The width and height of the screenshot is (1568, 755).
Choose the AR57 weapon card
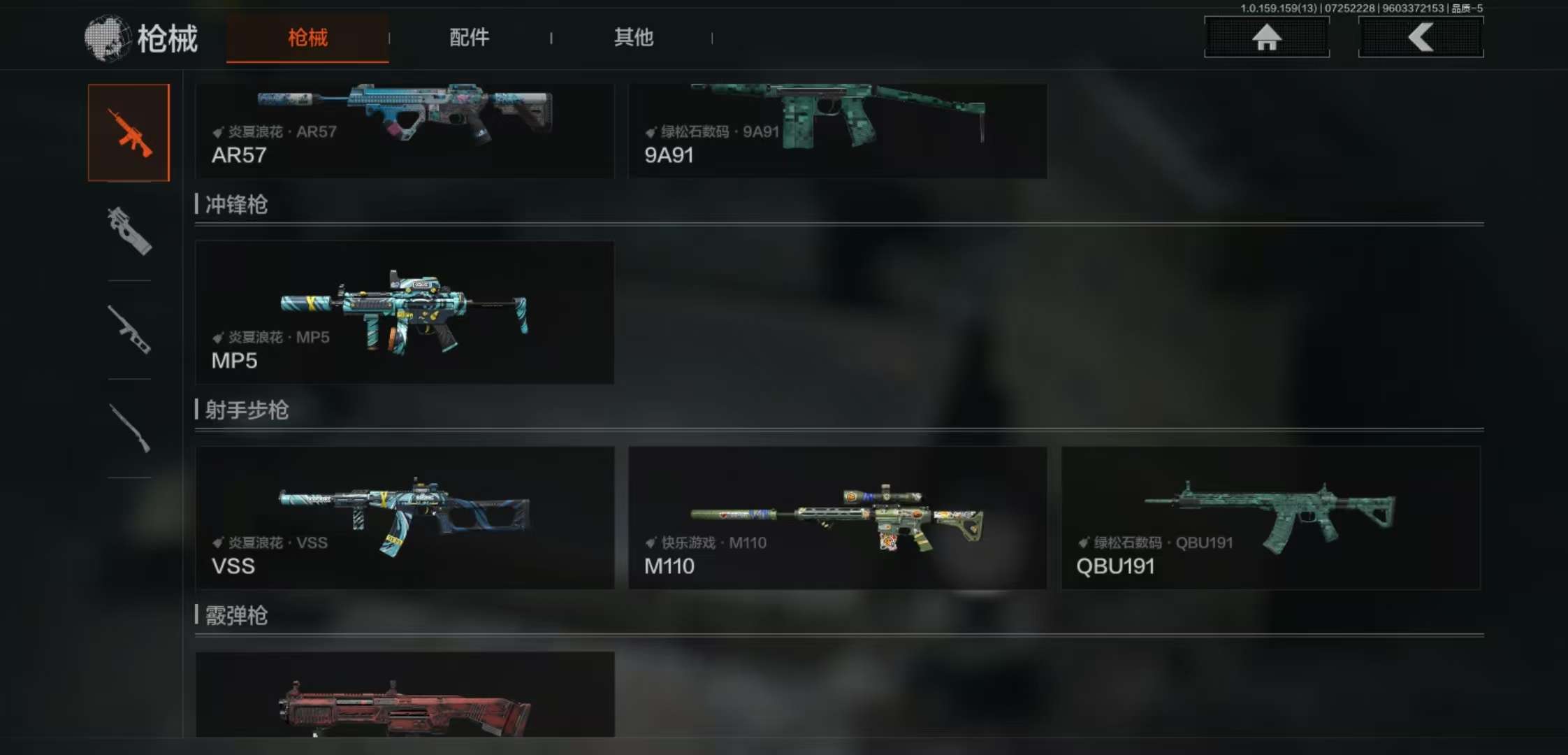(405, 131)
